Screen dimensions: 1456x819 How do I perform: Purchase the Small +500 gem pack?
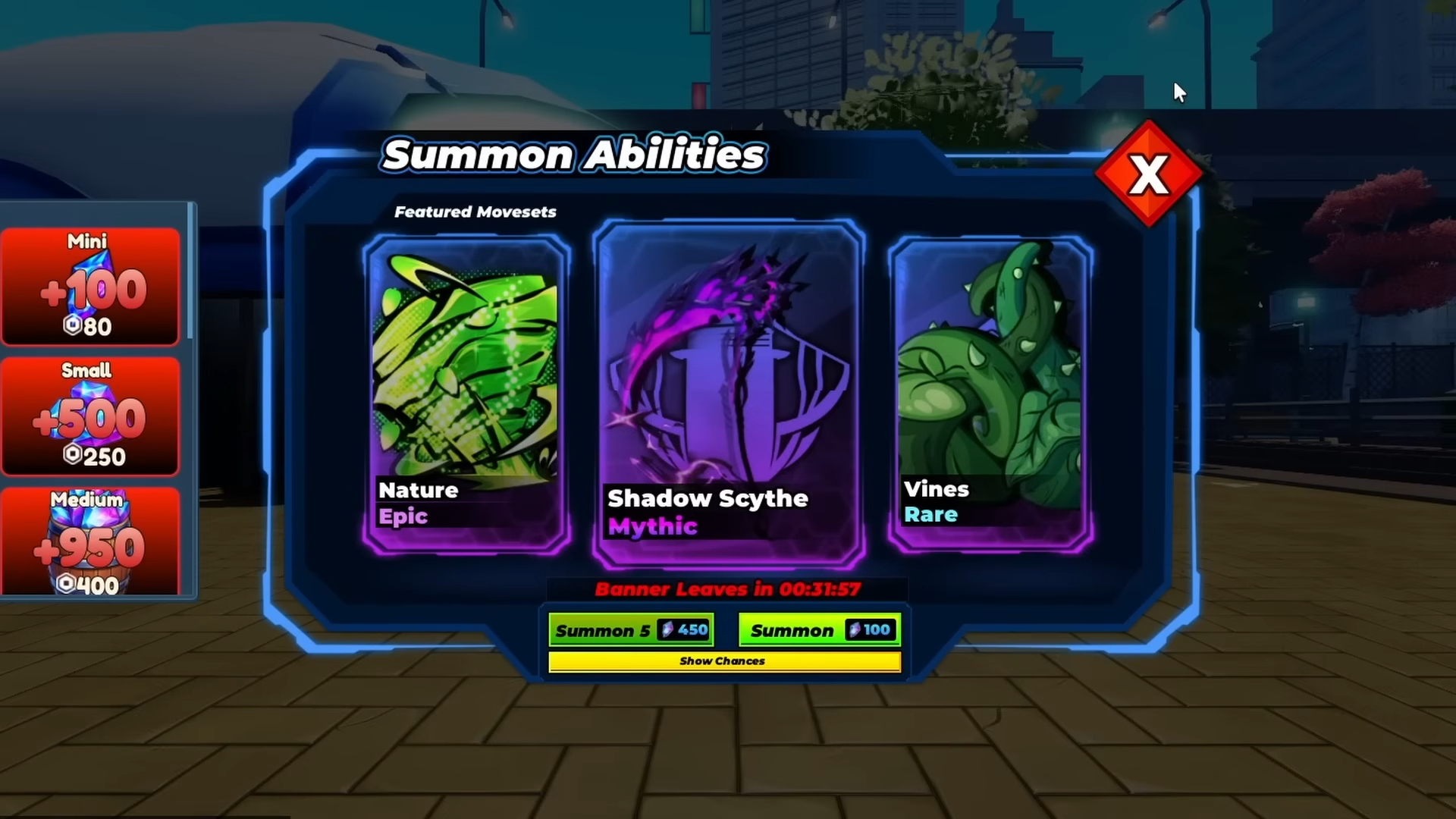click(x=90, y=416)
